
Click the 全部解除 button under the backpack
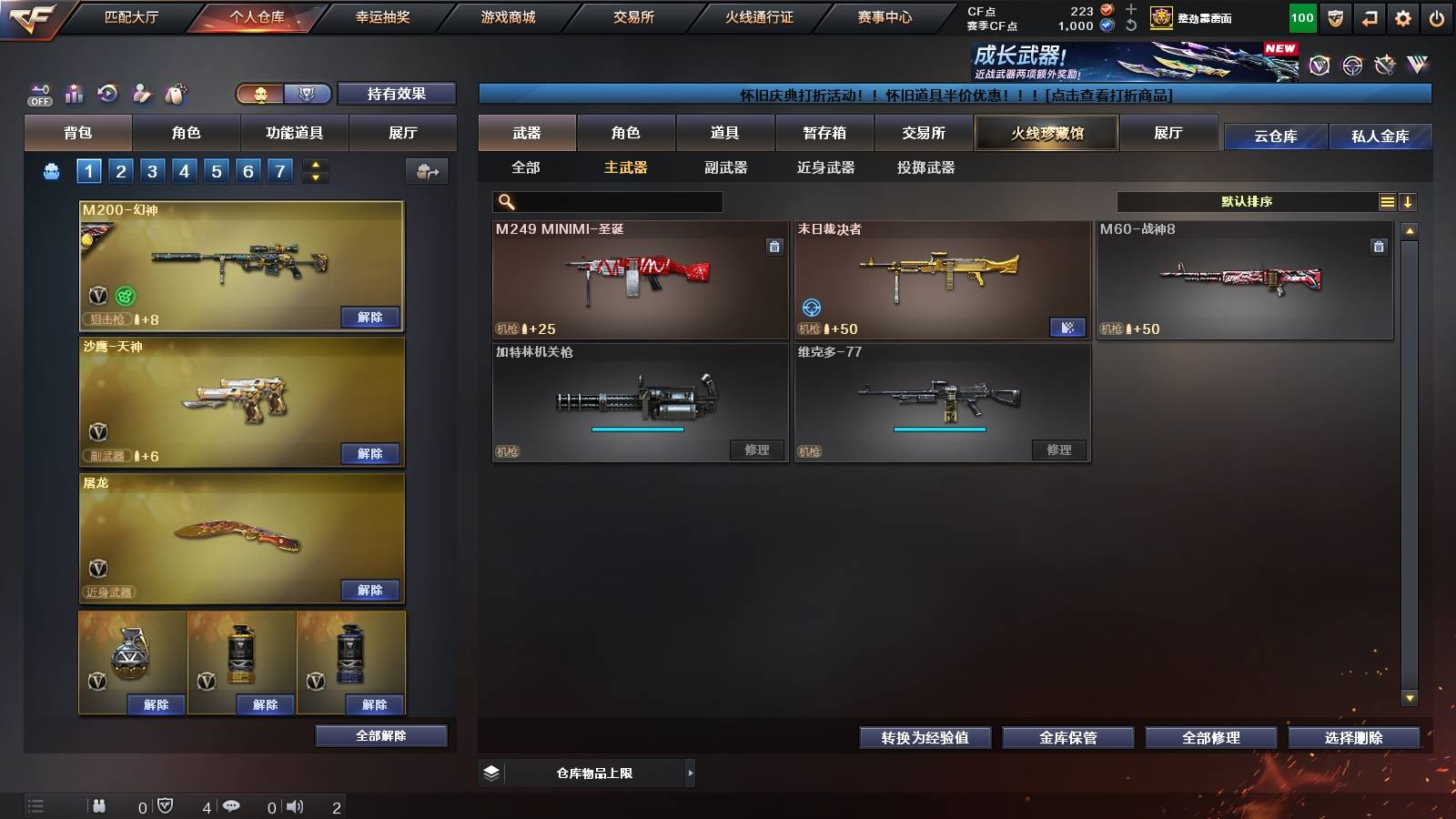(x=380, y=735)
